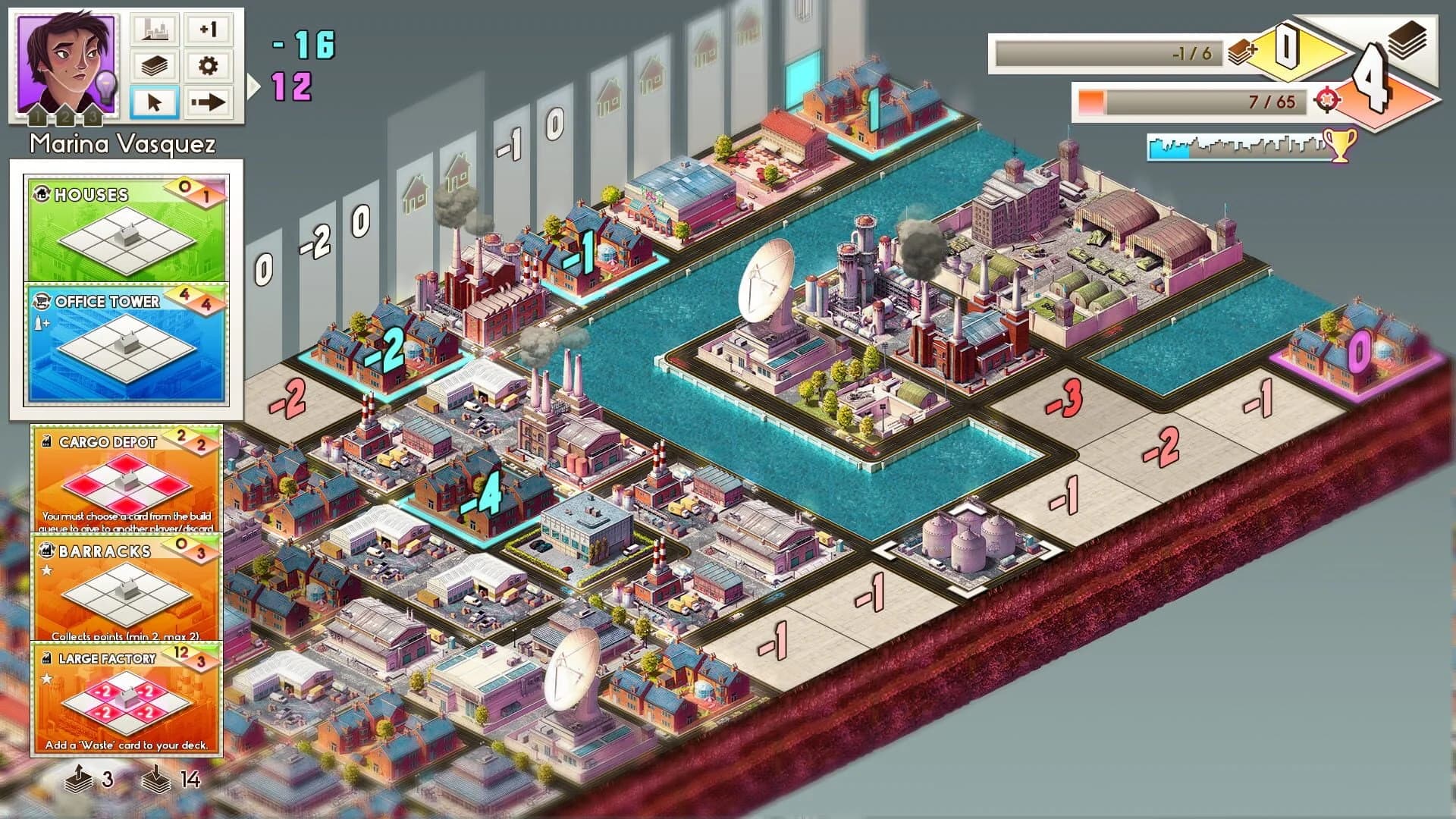The image size is (1456, 819).
Task: Click the city overview icon
Action: [x=154, y=30]
